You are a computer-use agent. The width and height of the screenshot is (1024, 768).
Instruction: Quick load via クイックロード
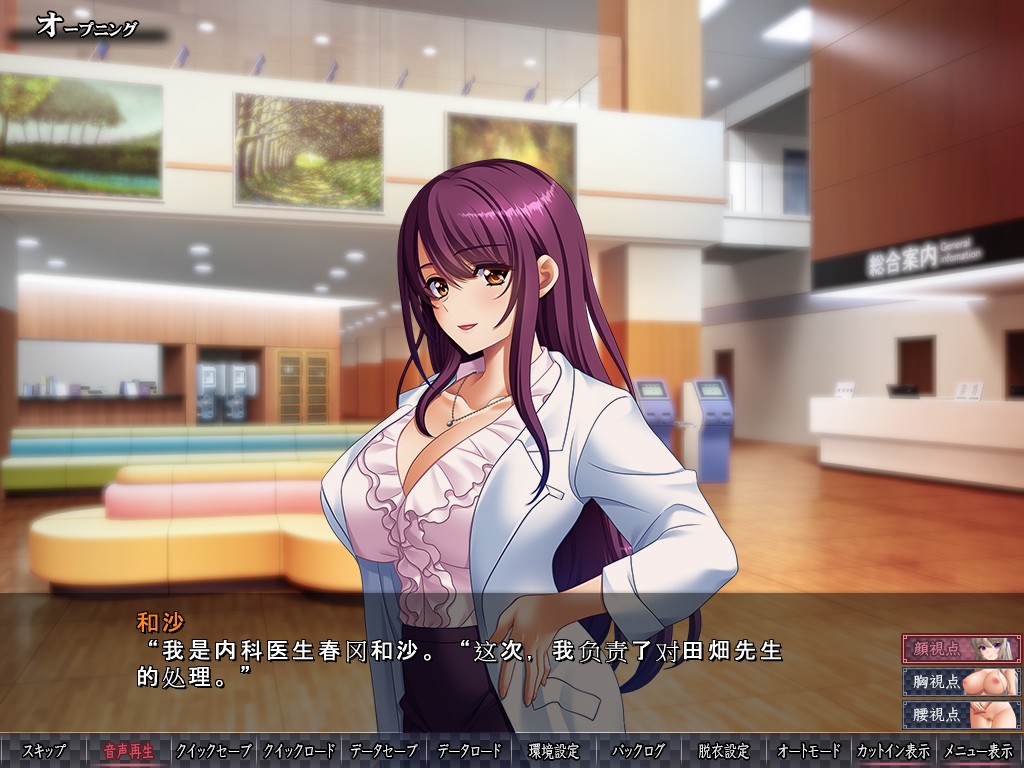pyautogui.click(x=299, y=751)
